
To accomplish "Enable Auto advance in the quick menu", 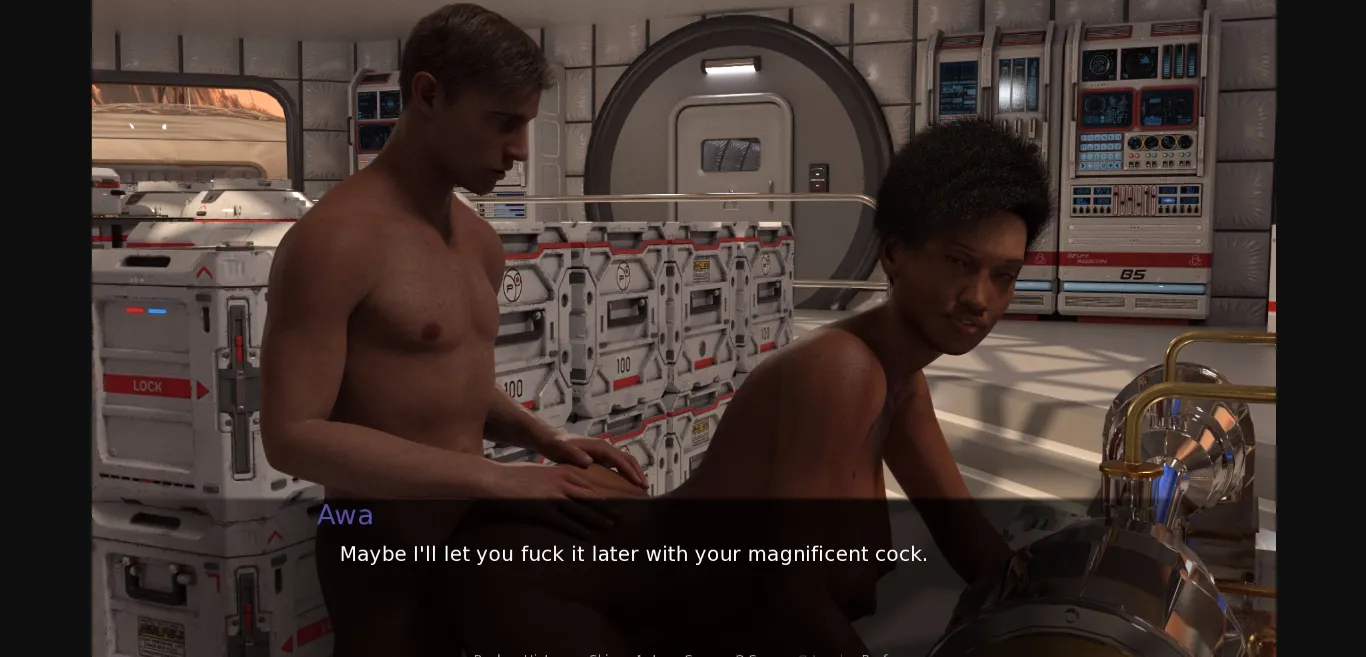I will tap(648, 655).
